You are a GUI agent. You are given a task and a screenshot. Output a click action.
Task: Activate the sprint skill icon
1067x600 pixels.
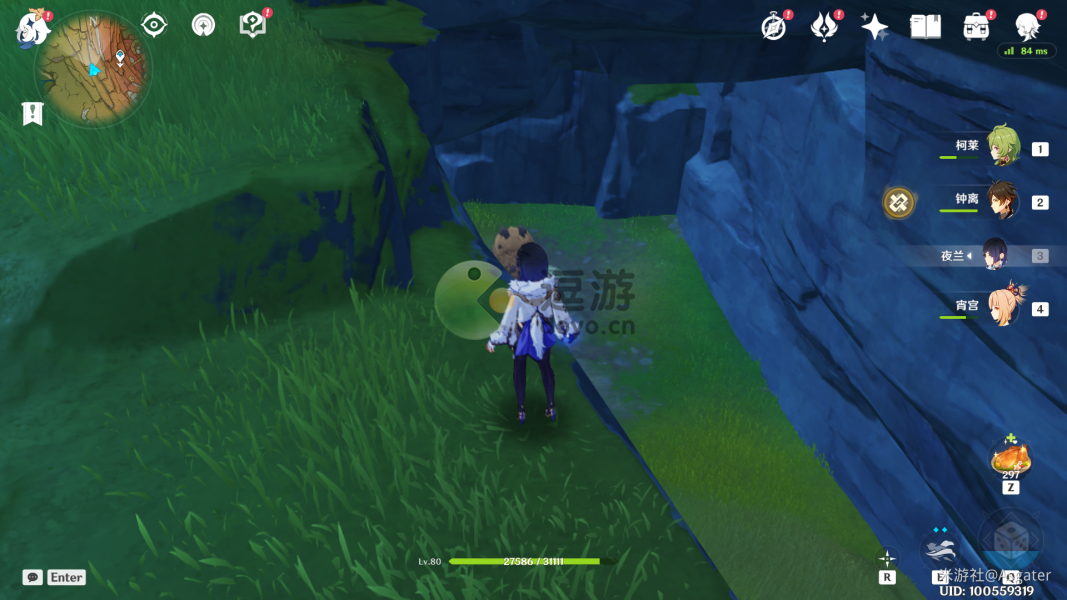941,548
